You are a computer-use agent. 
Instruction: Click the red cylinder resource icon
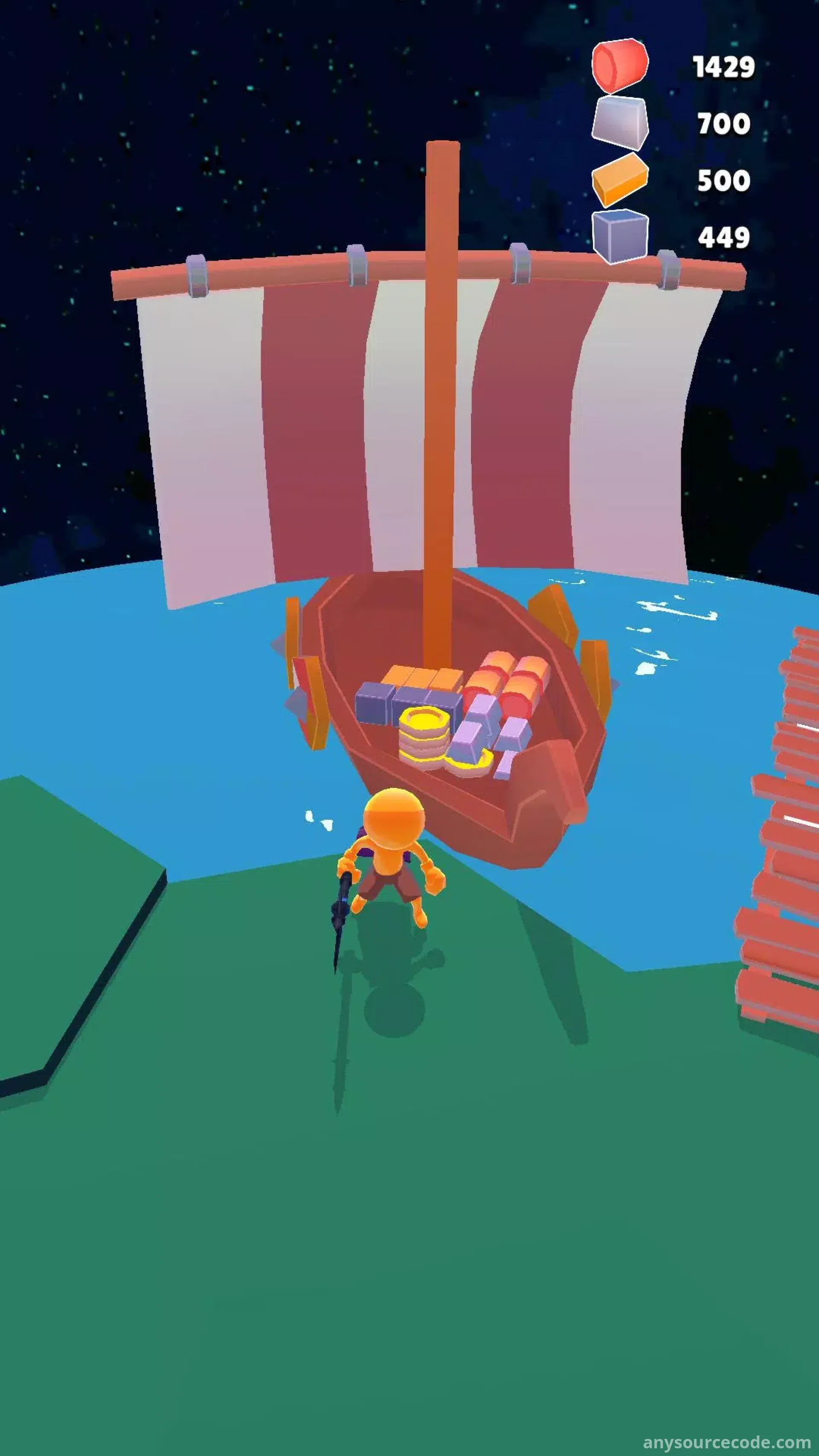(619, 66)
